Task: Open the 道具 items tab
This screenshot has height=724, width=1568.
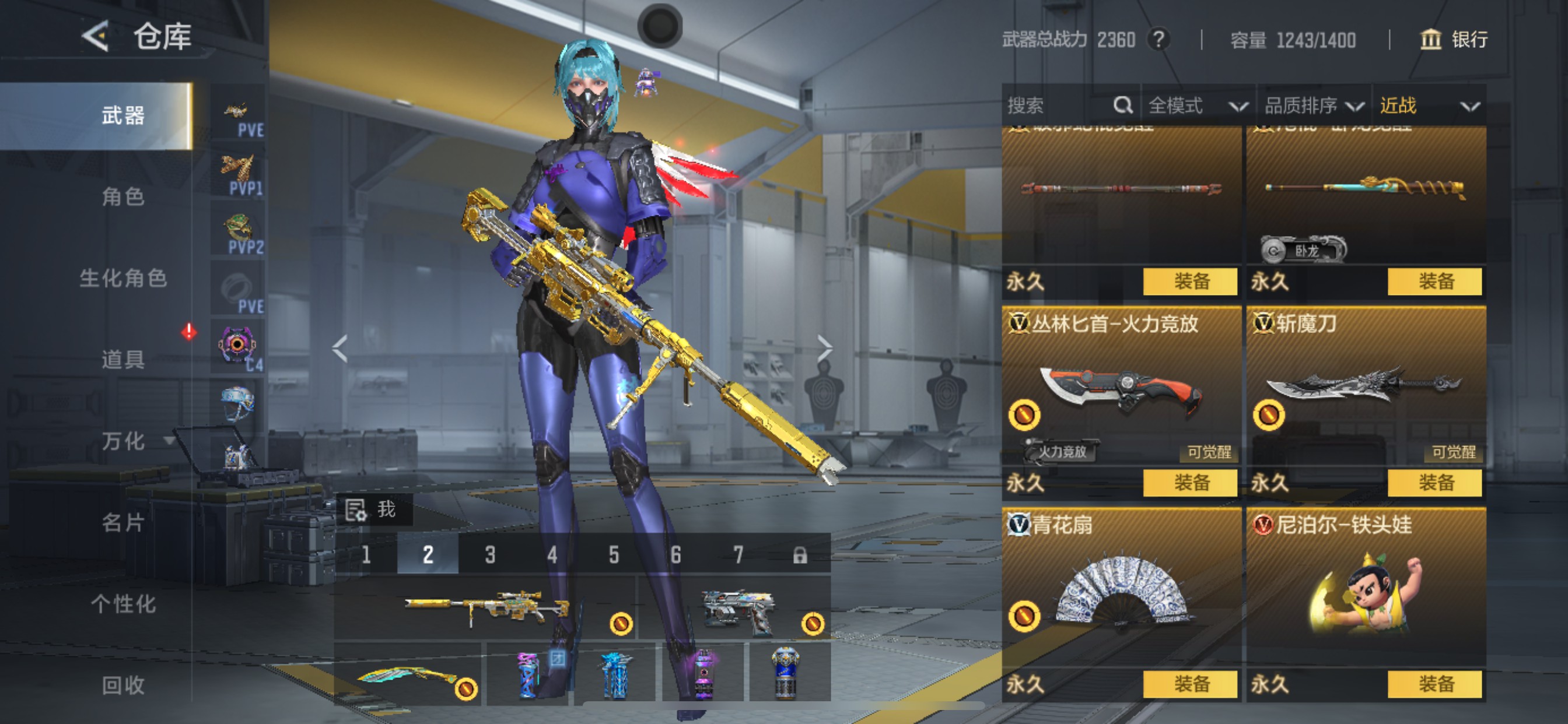Action: click(x=123, y=360)
